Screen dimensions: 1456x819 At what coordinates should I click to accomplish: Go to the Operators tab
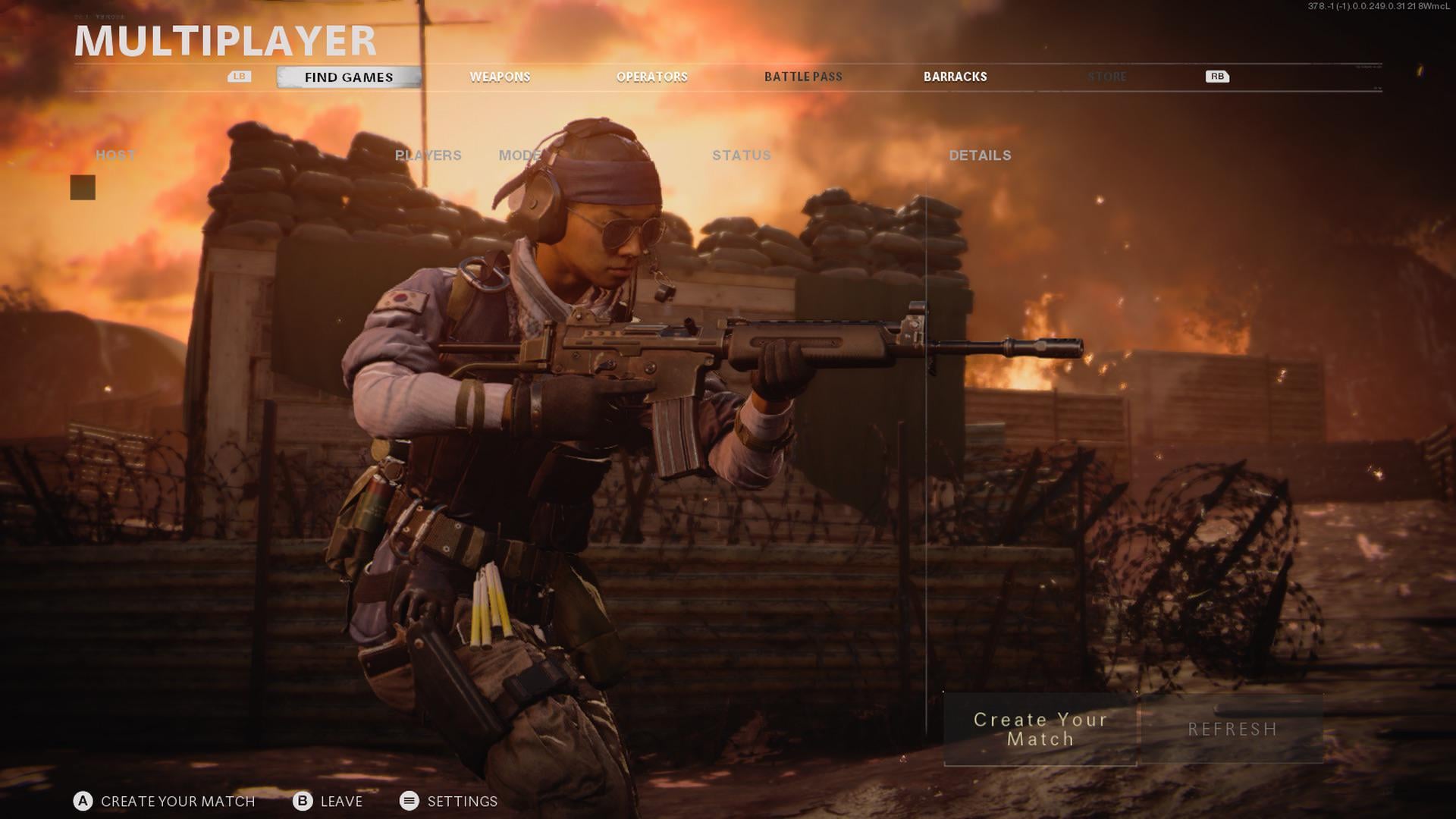[651, 77]
